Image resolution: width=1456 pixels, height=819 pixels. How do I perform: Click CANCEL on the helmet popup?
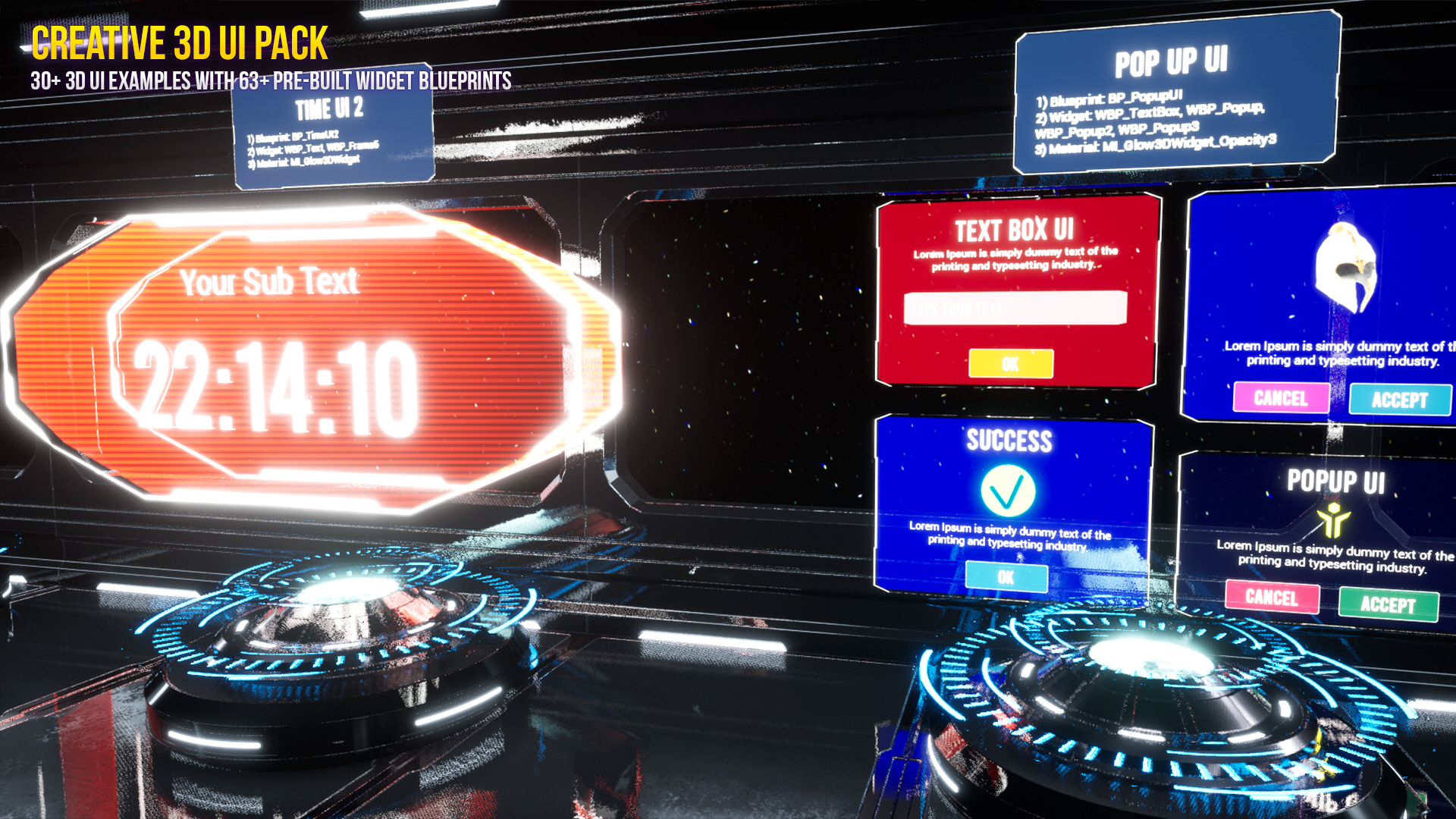pyautogui.click(x=1281, y=399)
